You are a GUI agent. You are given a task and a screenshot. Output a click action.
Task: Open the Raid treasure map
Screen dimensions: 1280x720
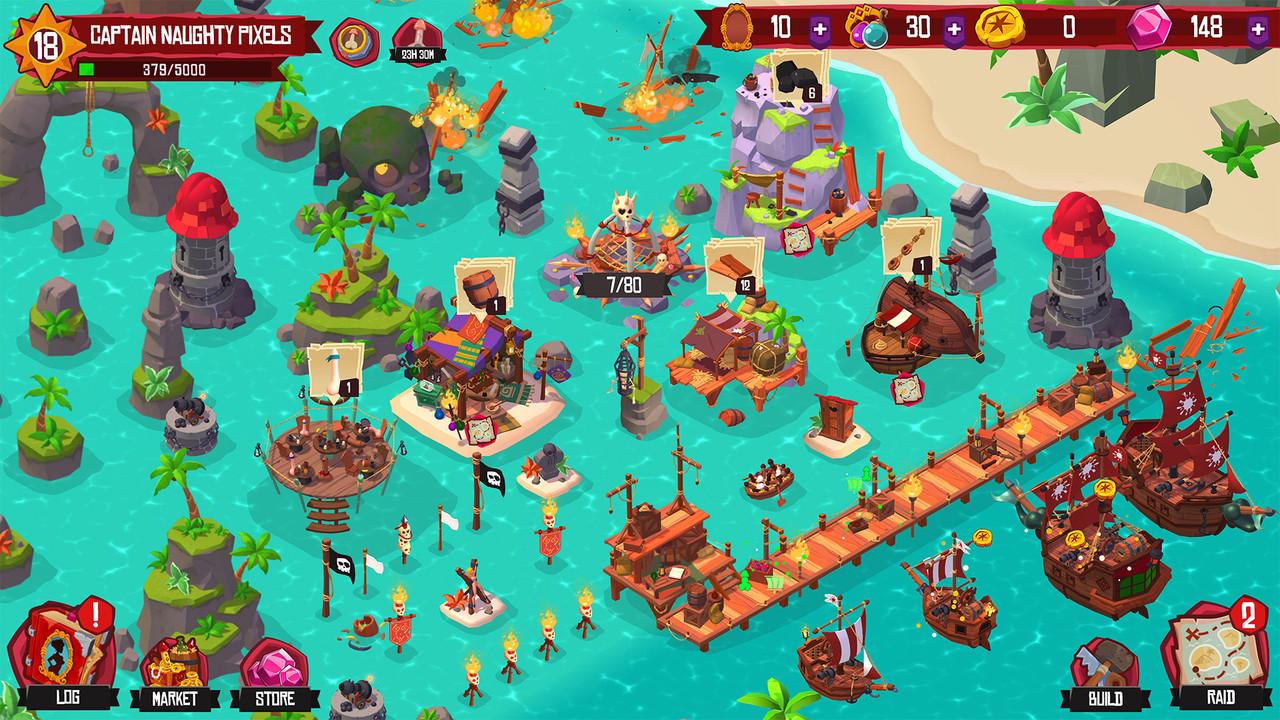pos(1214,655)
